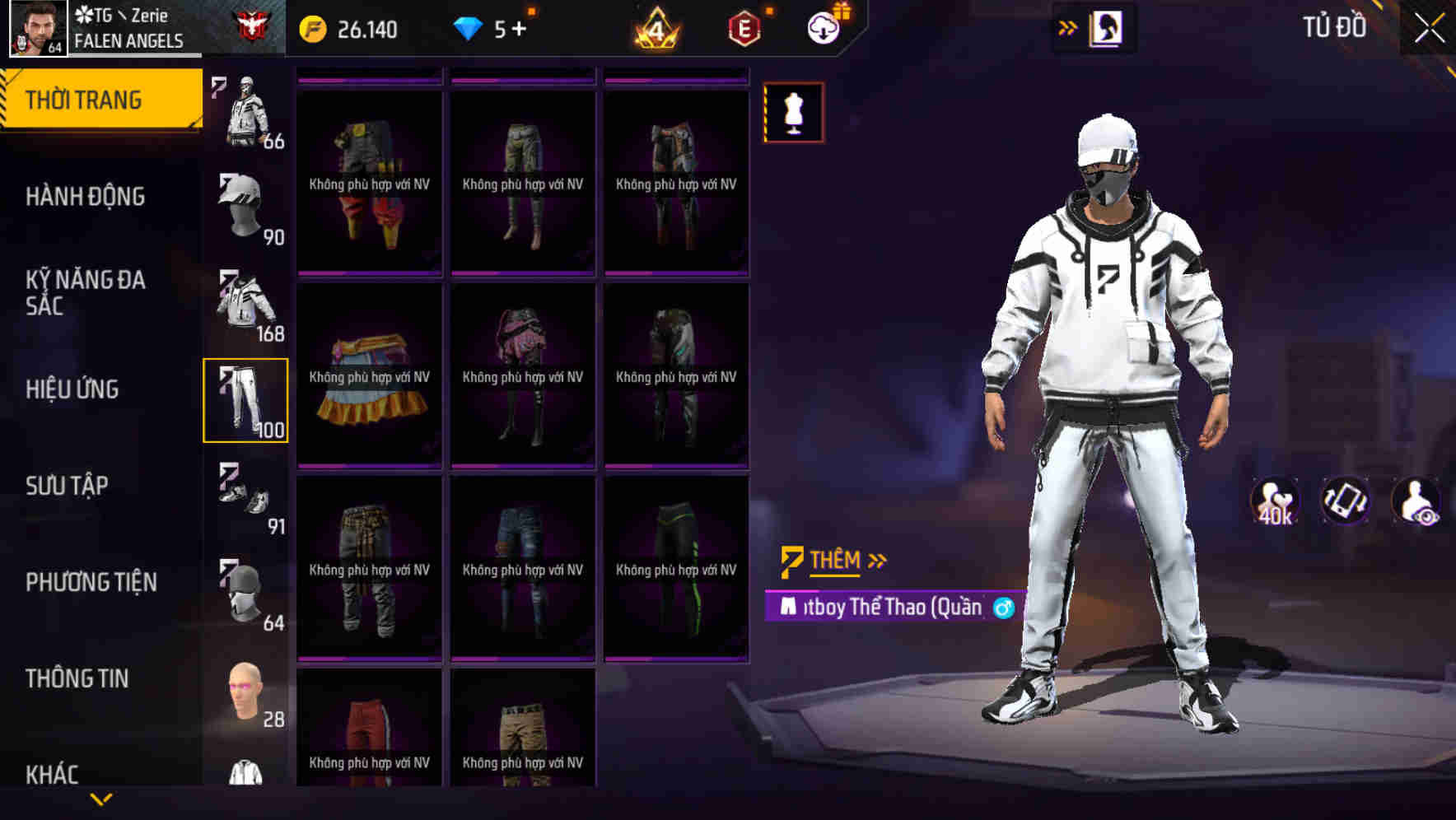Click the double arrows before the wardrobe icon
This screenshot has height=820, width=1456.
pyautogui.click(x=1066, y=27)
